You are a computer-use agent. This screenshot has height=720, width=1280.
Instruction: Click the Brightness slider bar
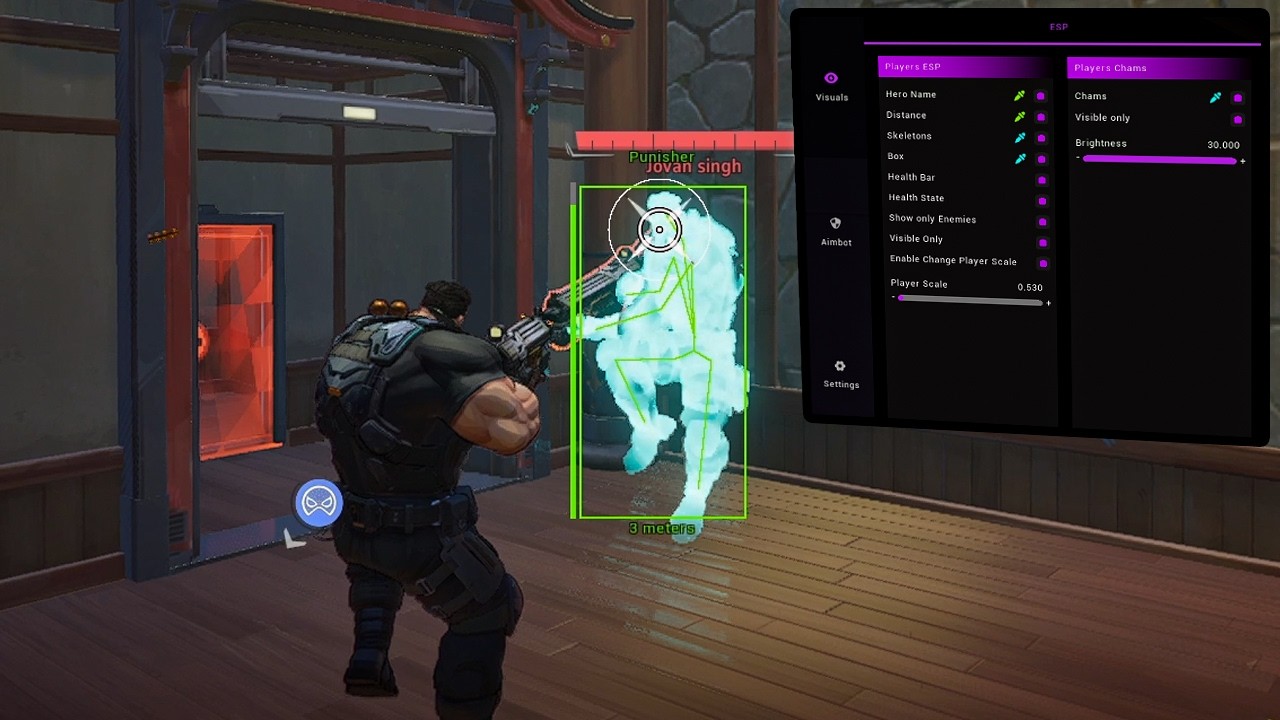(x=1160, y=160)
